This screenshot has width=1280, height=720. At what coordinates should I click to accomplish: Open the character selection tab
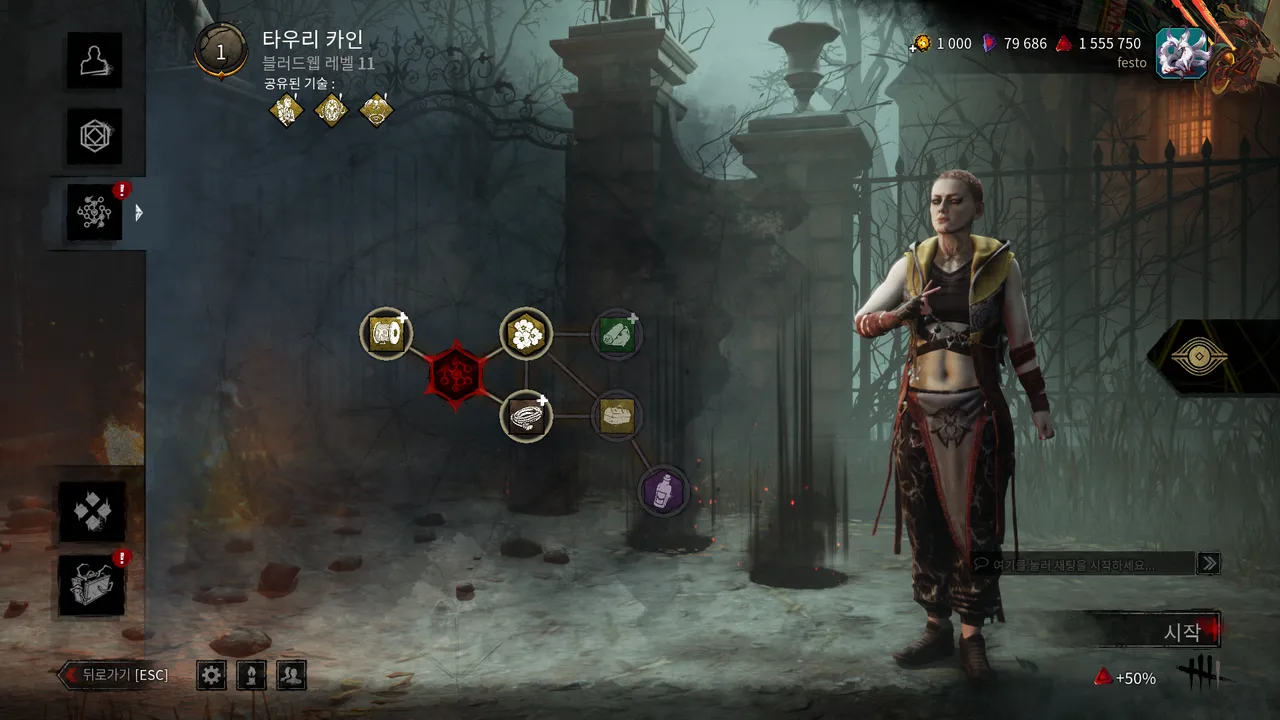pos(95,59)
